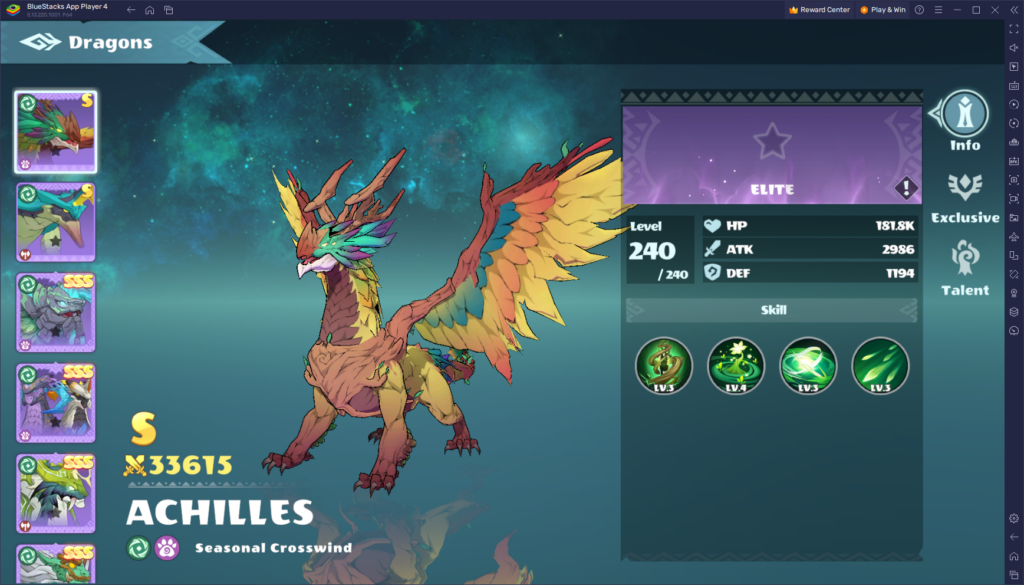Viewport: 1024px width, 585px height.
Task: Tap the purple paw badge below Achilles' name
Action: pyautogui.click(x=167, y=548)
